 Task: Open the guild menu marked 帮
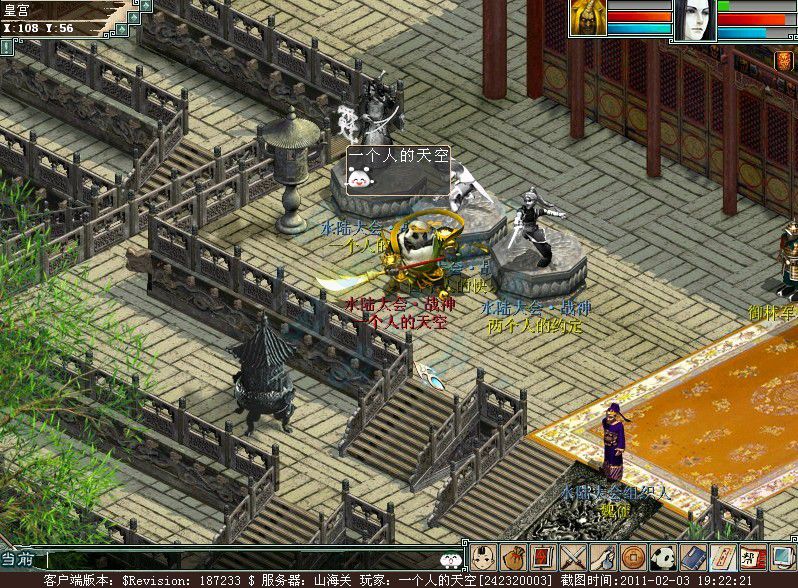coord(753,557)
